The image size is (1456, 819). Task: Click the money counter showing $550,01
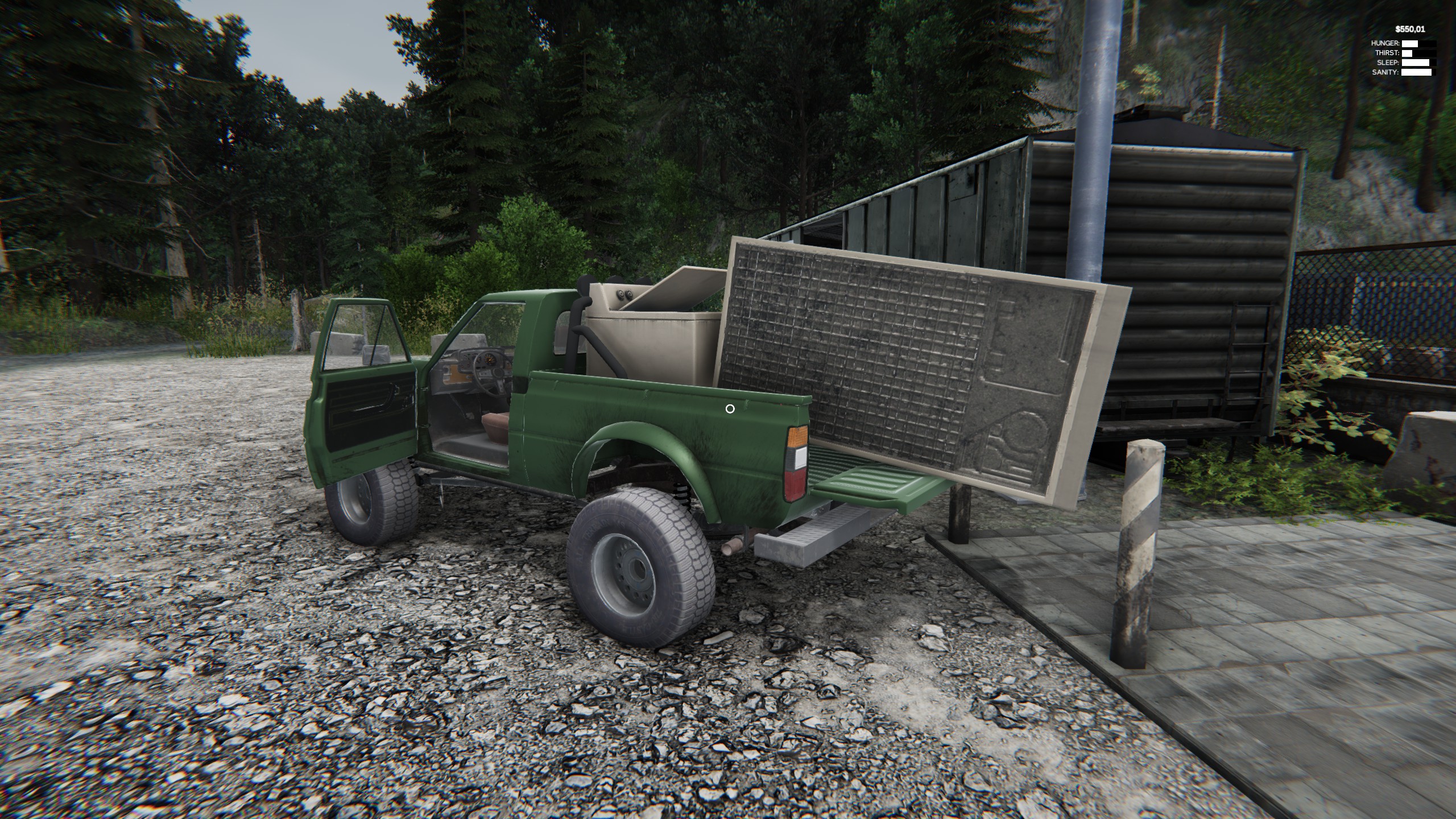pos(1410,30)
